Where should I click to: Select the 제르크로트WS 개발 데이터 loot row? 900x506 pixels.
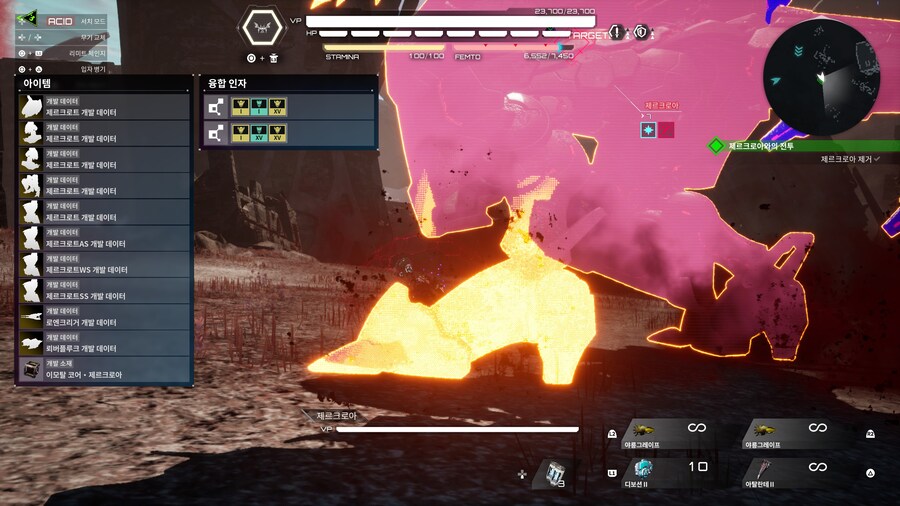105,264
